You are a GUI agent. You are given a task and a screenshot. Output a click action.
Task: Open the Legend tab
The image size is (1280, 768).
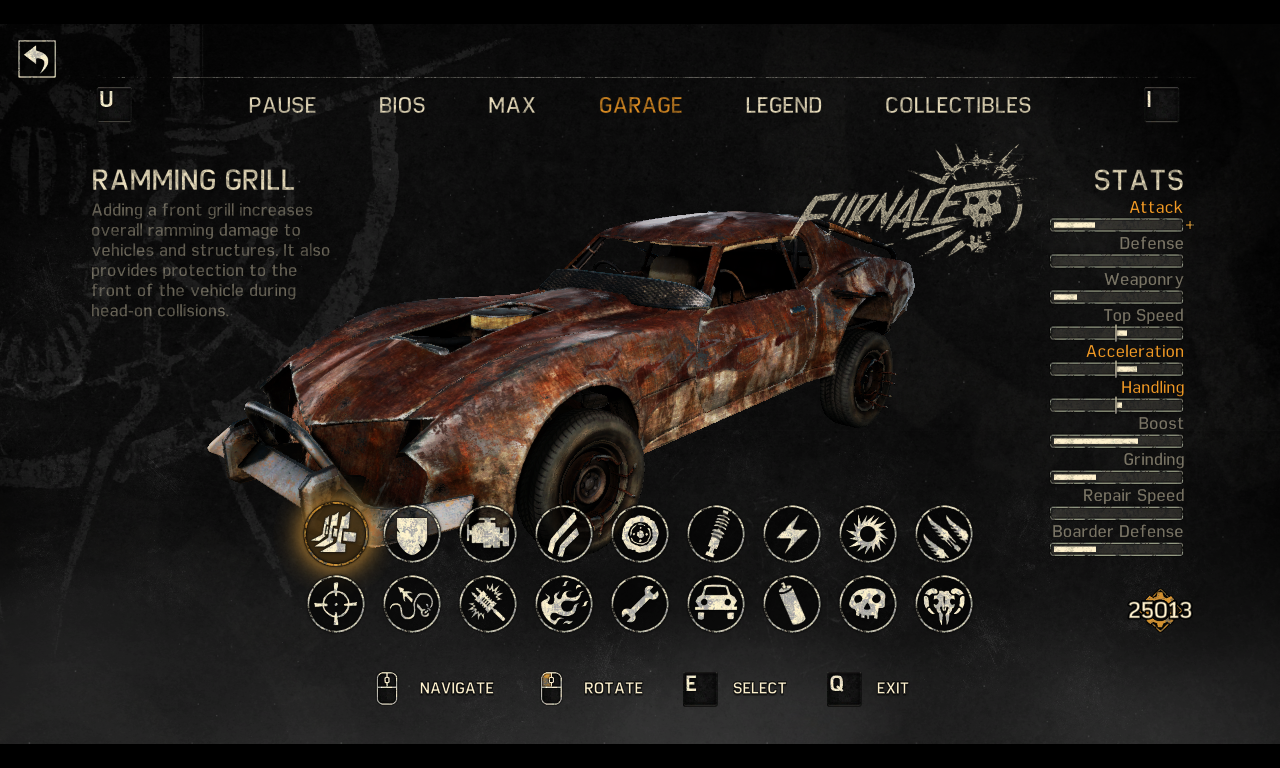tap(784, 105)
